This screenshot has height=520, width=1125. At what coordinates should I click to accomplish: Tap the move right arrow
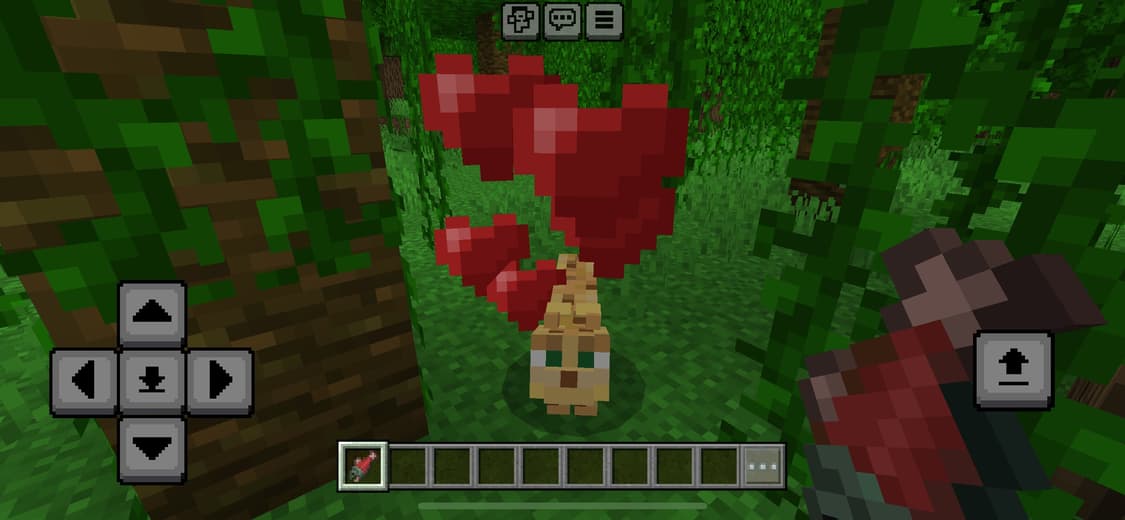[x=219, y=381]
